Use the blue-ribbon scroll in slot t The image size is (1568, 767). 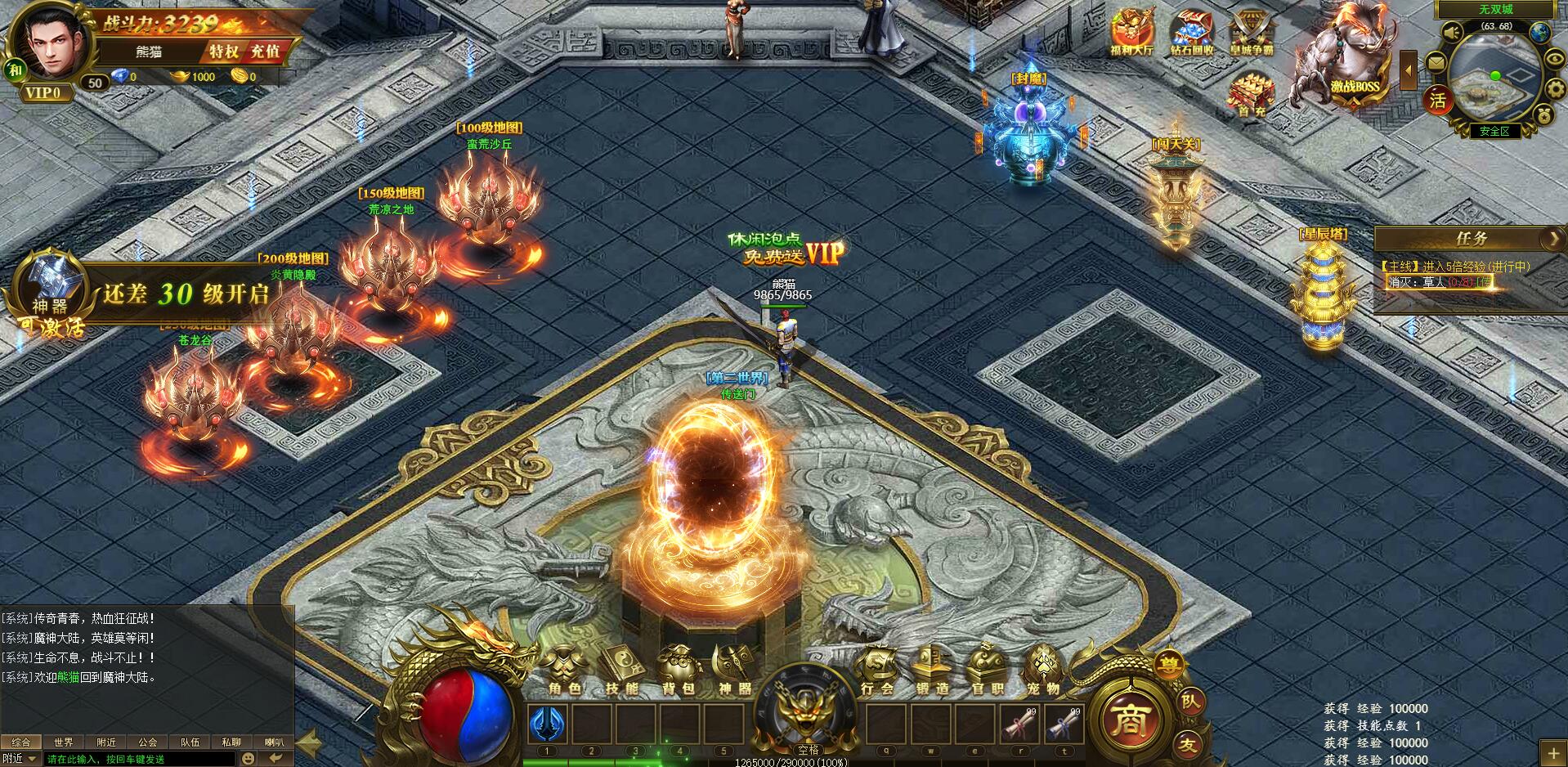coord(1064,724)
